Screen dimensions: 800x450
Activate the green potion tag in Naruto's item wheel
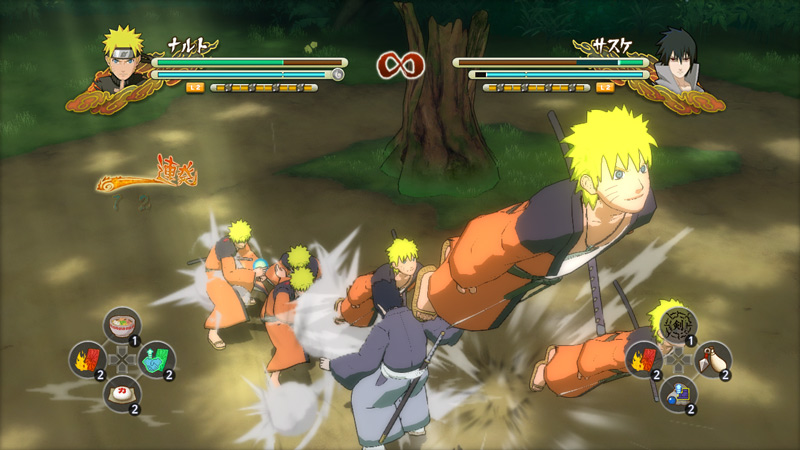[x=156, y=360]
